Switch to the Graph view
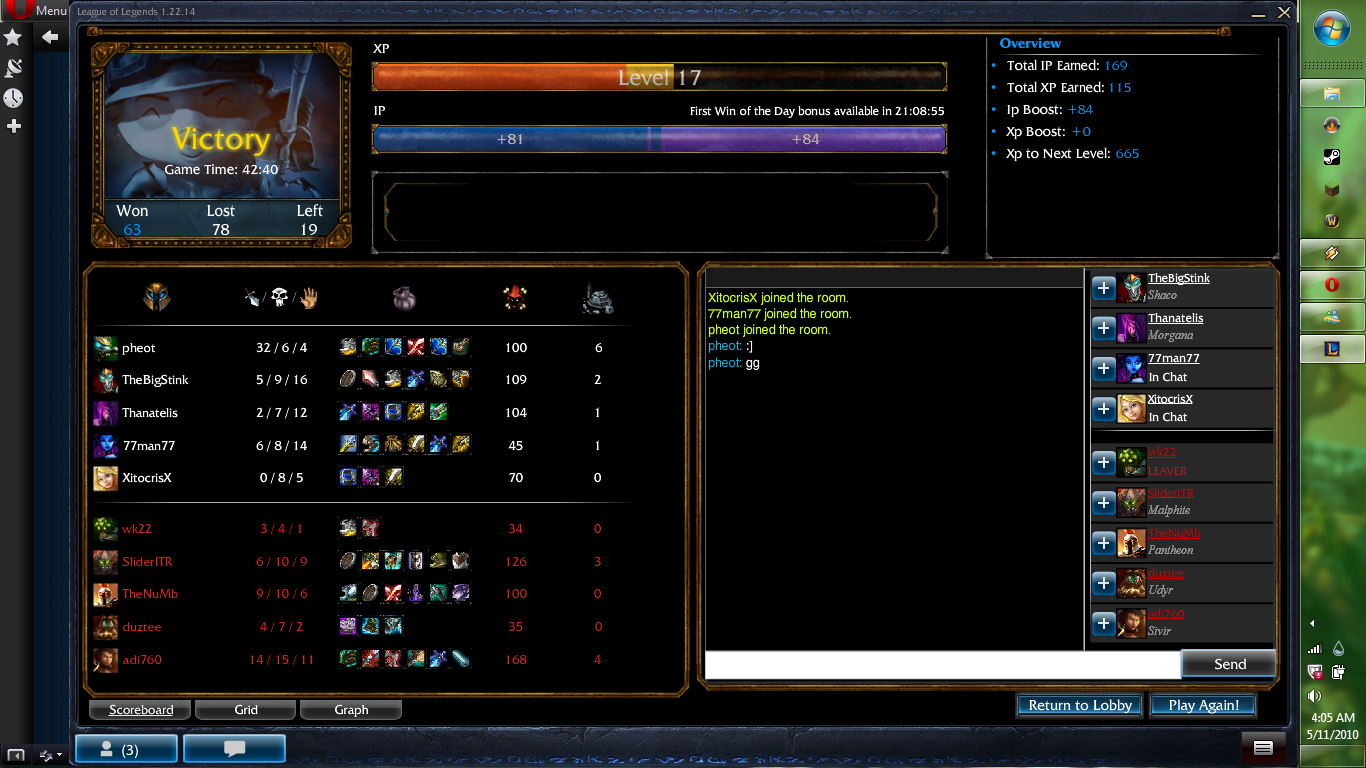Viewport: 1366px width, 768px height. 351,709
